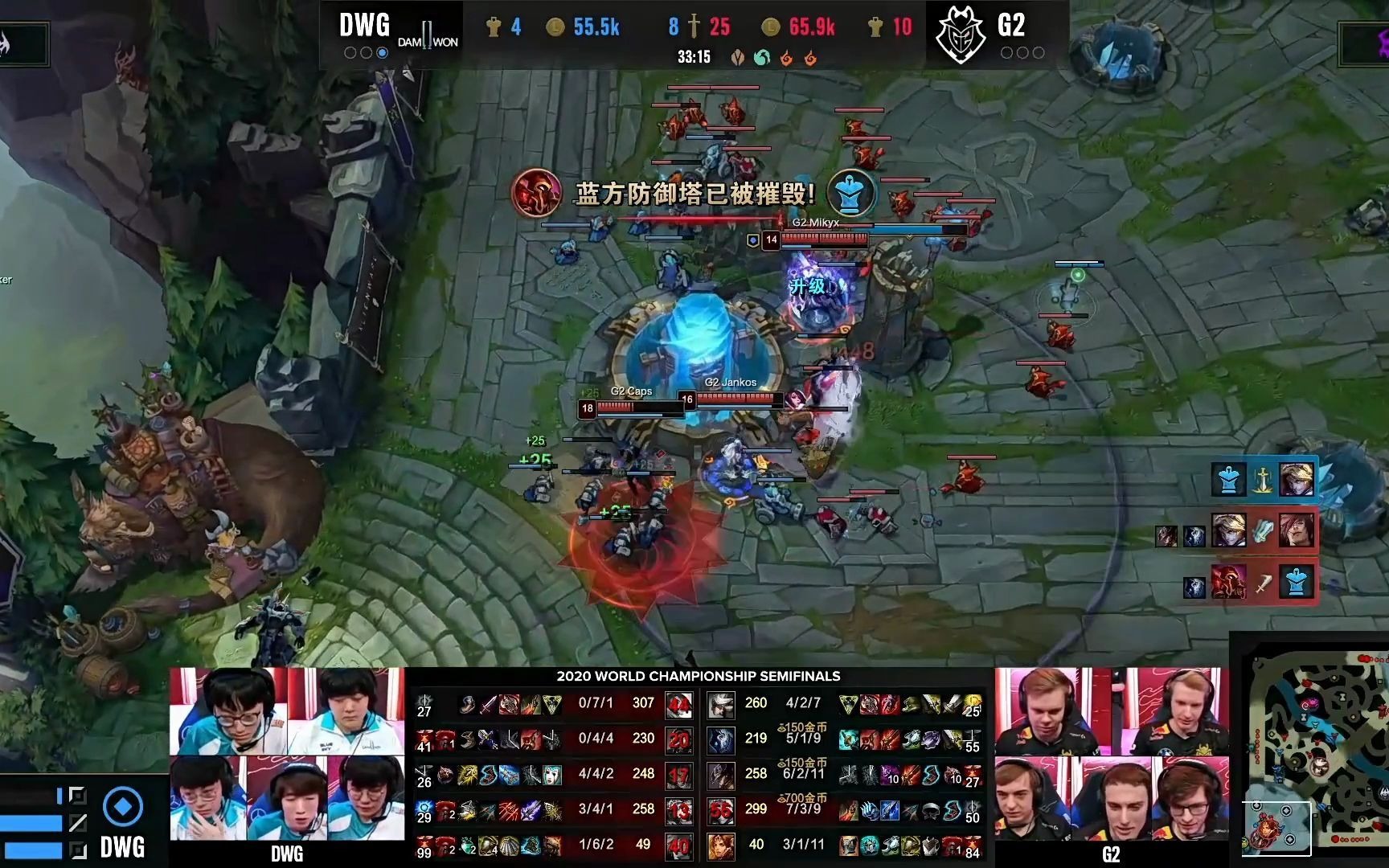Click the scoreboard portrait with respawn timer 40
1389x868 pixels.
[679, 845]
